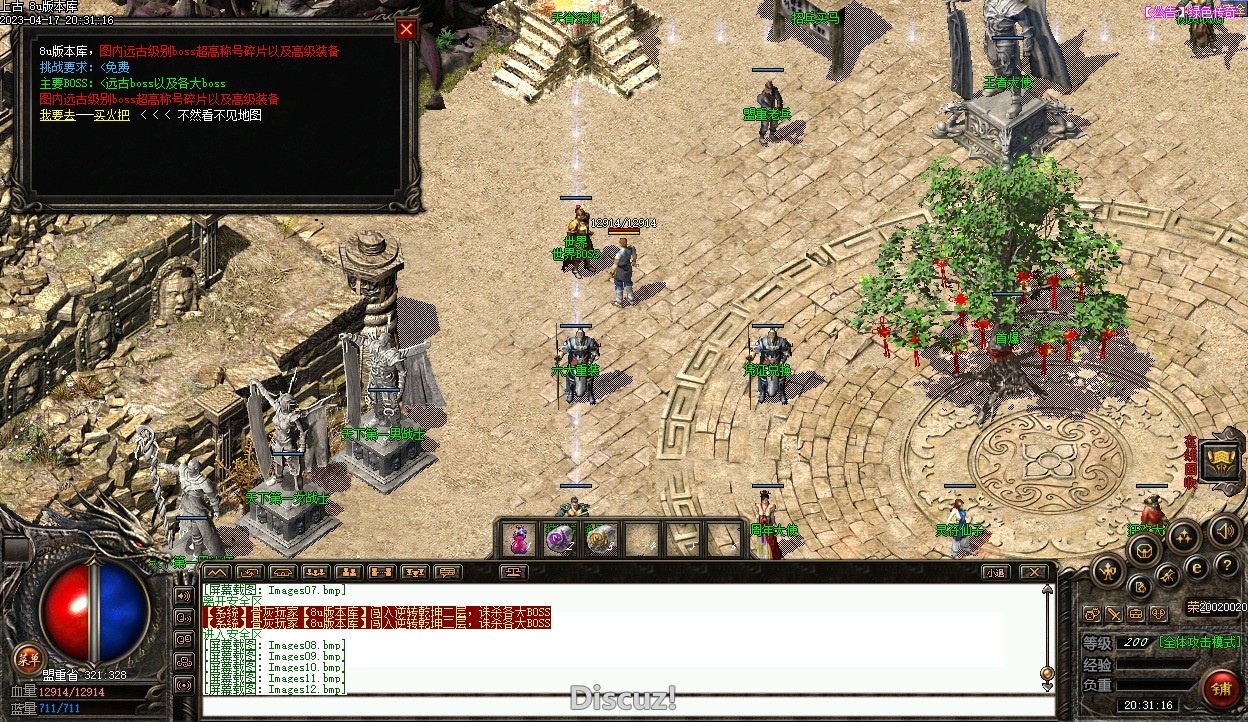Open the red 铺 shop button
Screen dimensions: 1248x722
tap(1221, 689)
